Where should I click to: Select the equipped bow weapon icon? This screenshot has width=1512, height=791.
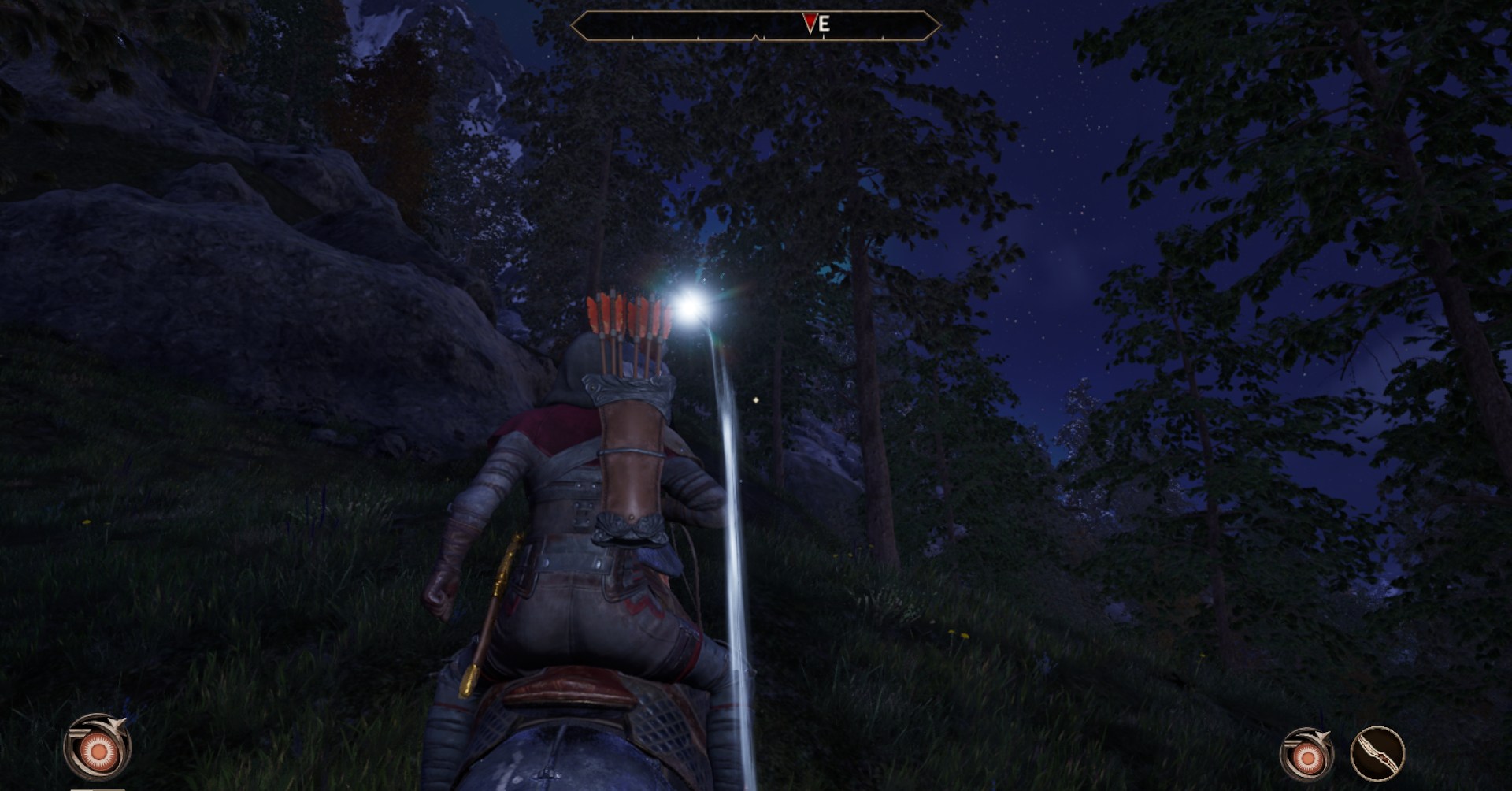tap(1377, 754)
